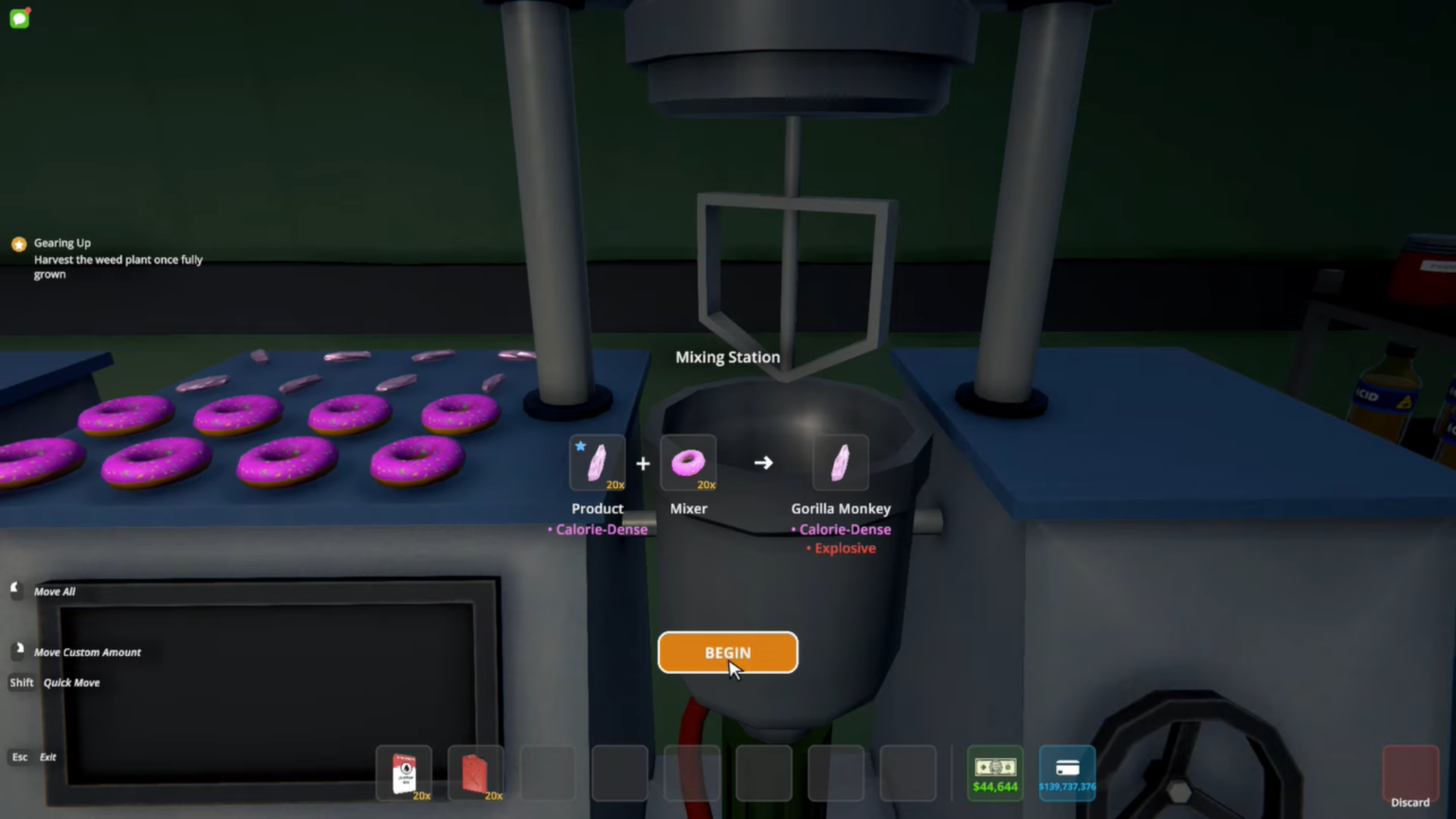
Task: Click the plus symbol between Product and Mixer
Action: tap(643, 464)
